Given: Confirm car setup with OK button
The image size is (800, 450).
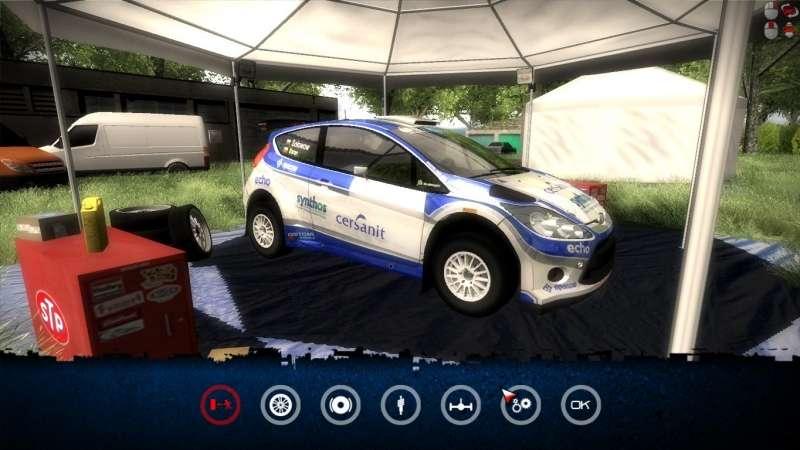Looking at the screenshot, I should click(x=581, y=405).
